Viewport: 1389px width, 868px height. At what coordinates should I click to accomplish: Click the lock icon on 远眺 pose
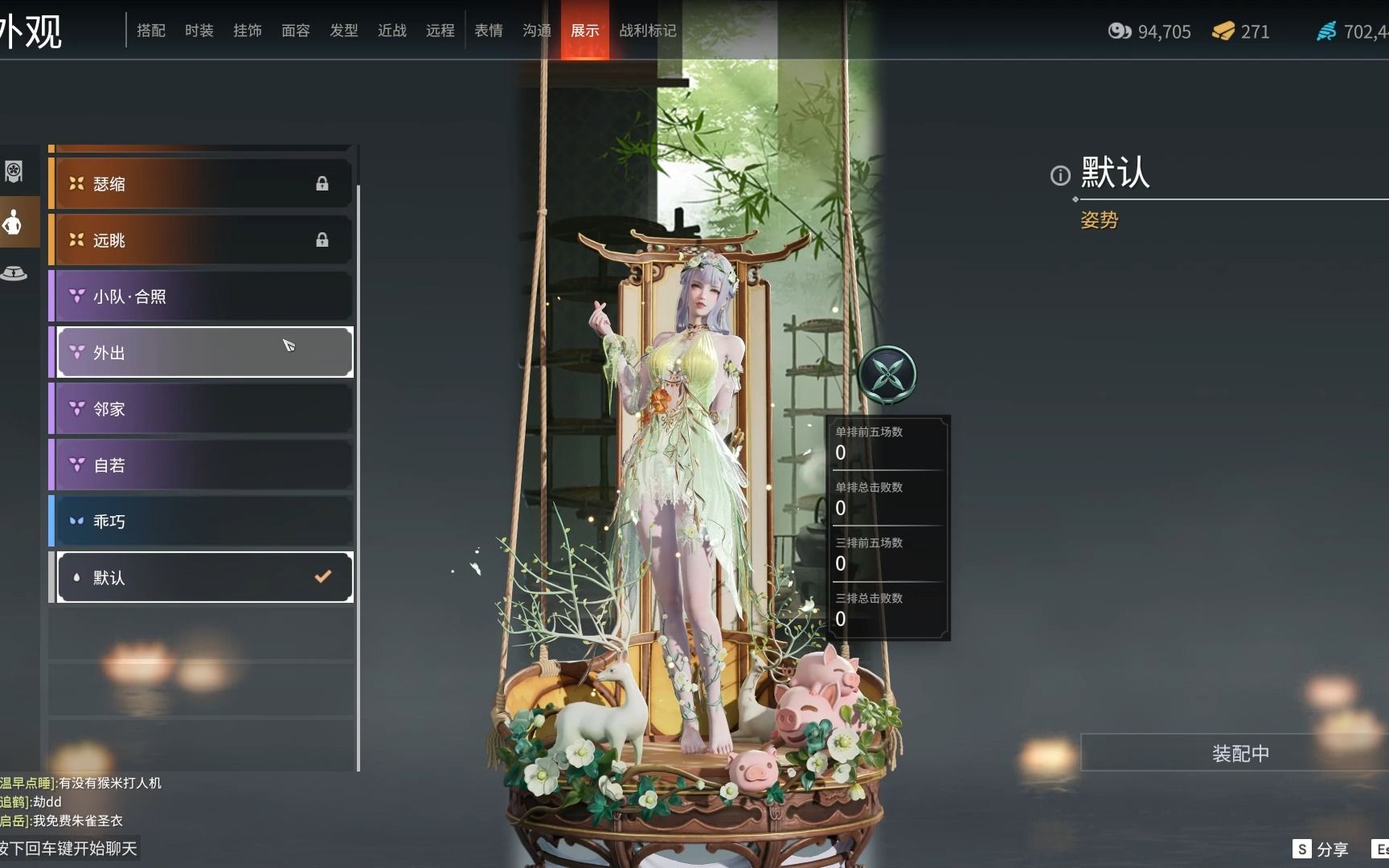pos(322,240)
